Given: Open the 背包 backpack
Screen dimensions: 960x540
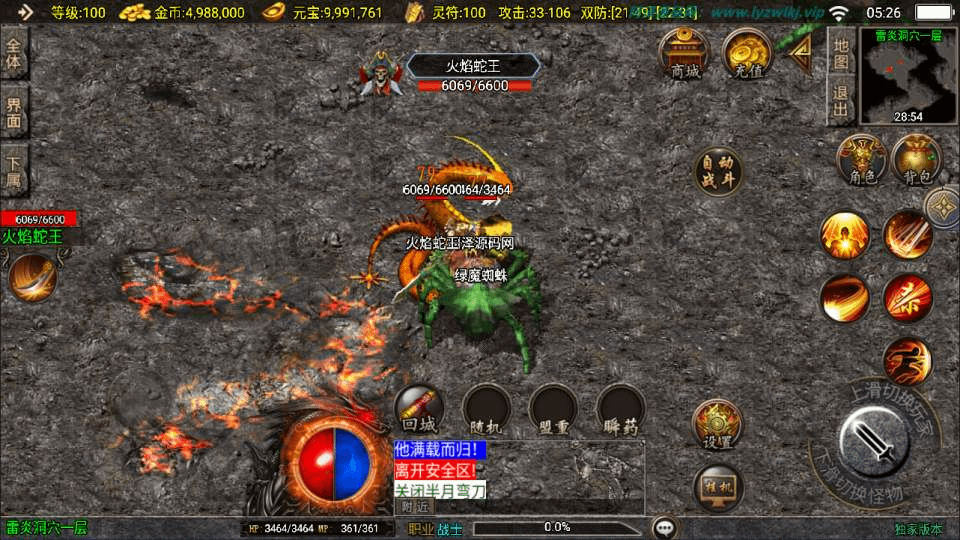Looking at the screenshot, I should 916,160.
